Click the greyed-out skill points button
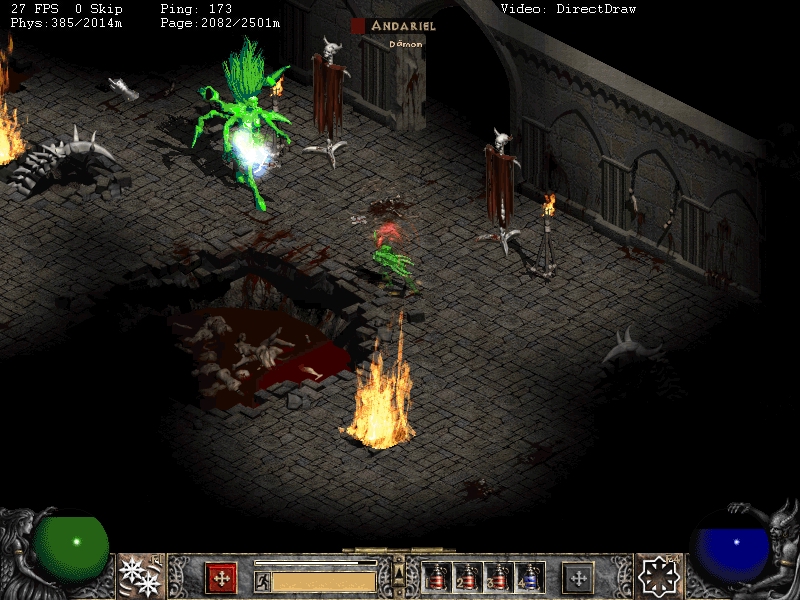The width and height of the screenshot is (800, 600). tap(577, 577)
